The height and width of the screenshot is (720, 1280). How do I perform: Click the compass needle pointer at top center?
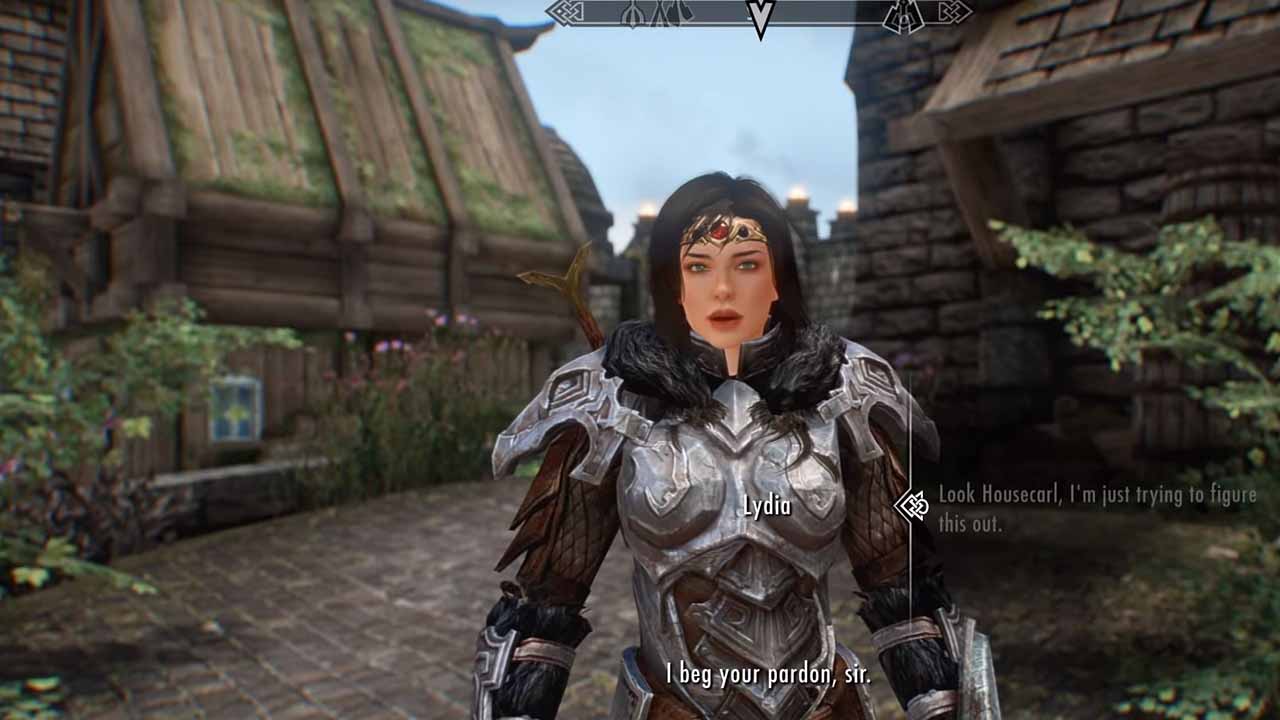click(x=763, y=12)
